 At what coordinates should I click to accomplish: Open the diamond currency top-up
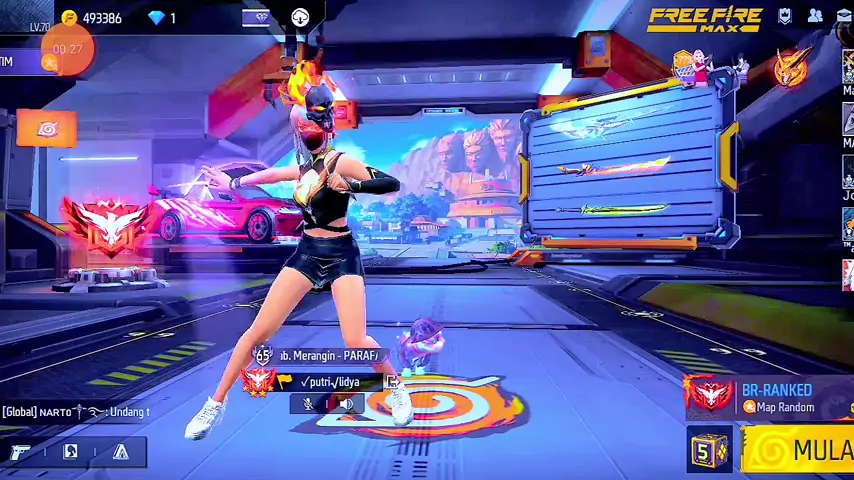(x=163, y=18)
